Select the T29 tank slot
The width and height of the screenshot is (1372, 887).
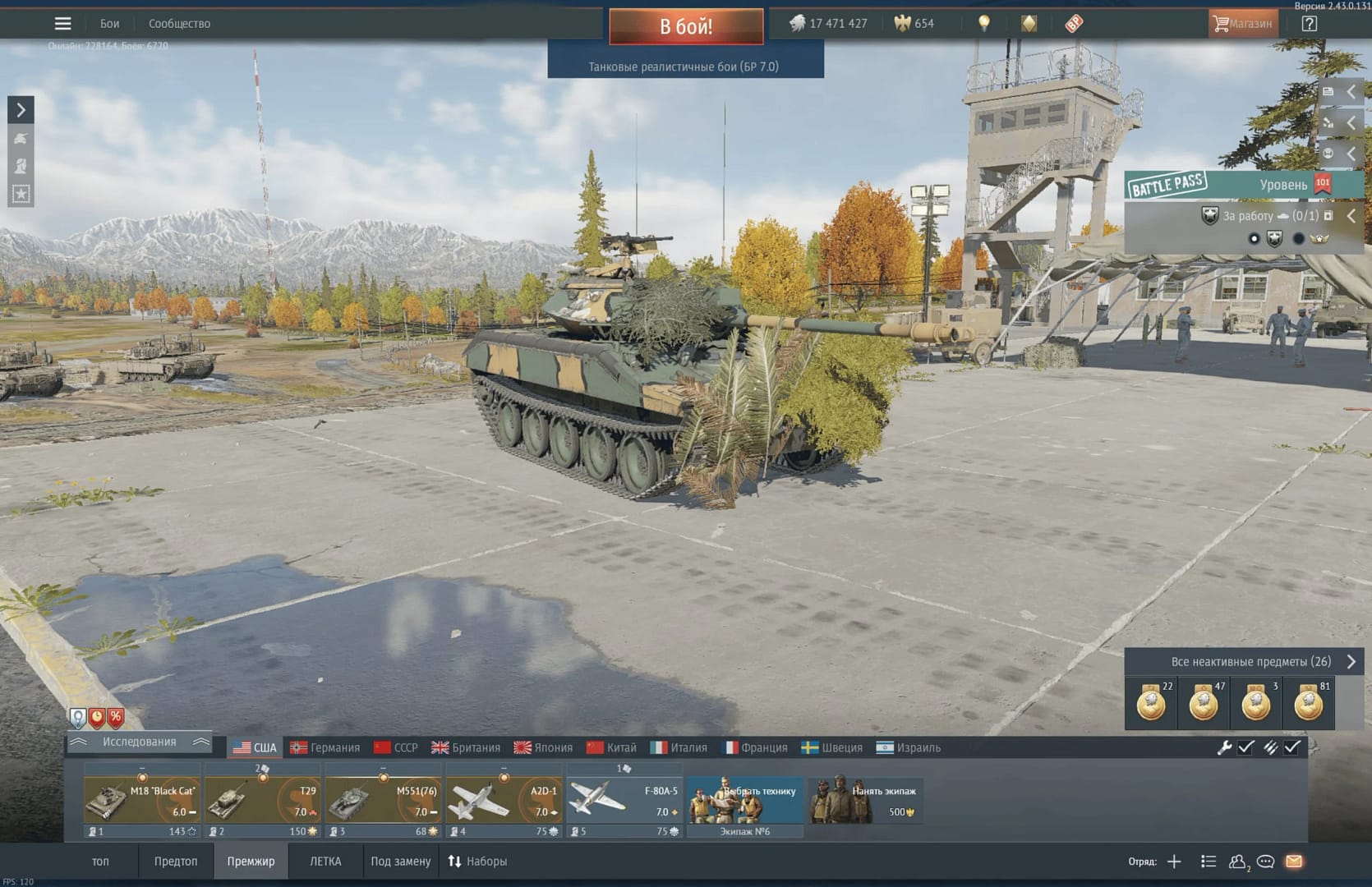262,802
